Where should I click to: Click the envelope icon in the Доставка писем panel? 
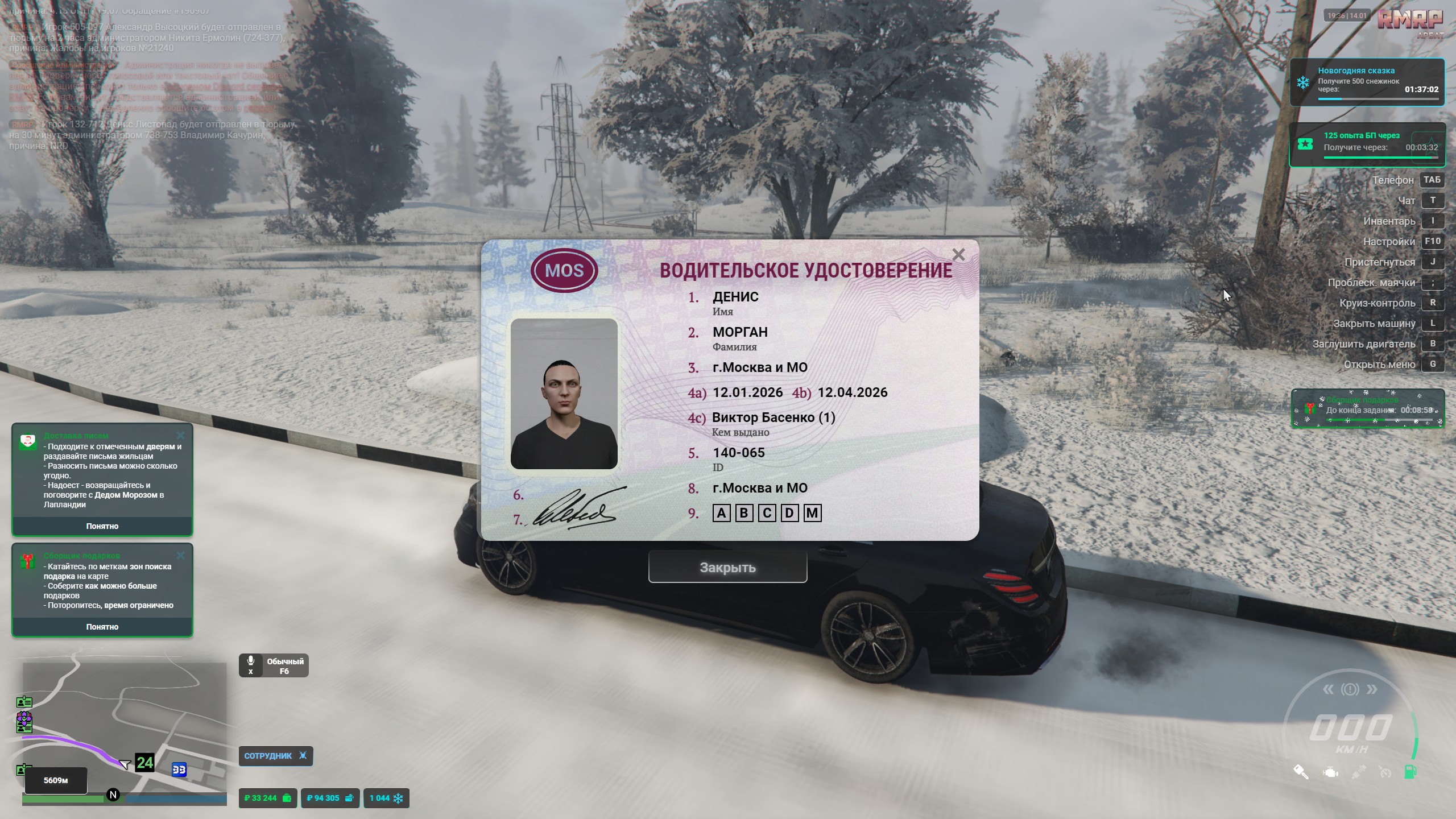27,441
